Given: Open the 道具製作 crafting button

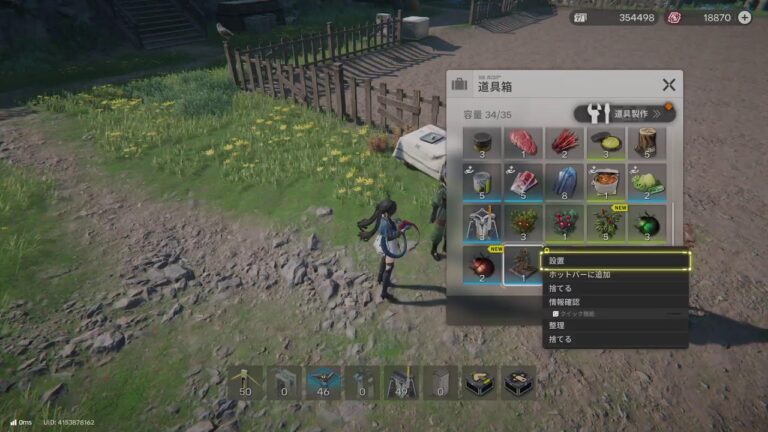Looking at the screenshot, I should [x=624, y=113].
